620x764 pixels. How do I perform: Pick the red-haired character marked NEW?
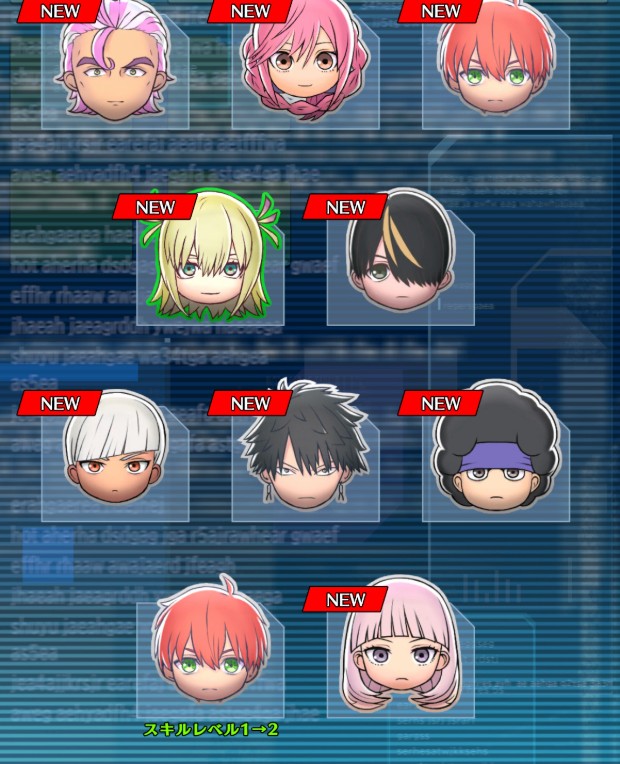click(496, 70)
